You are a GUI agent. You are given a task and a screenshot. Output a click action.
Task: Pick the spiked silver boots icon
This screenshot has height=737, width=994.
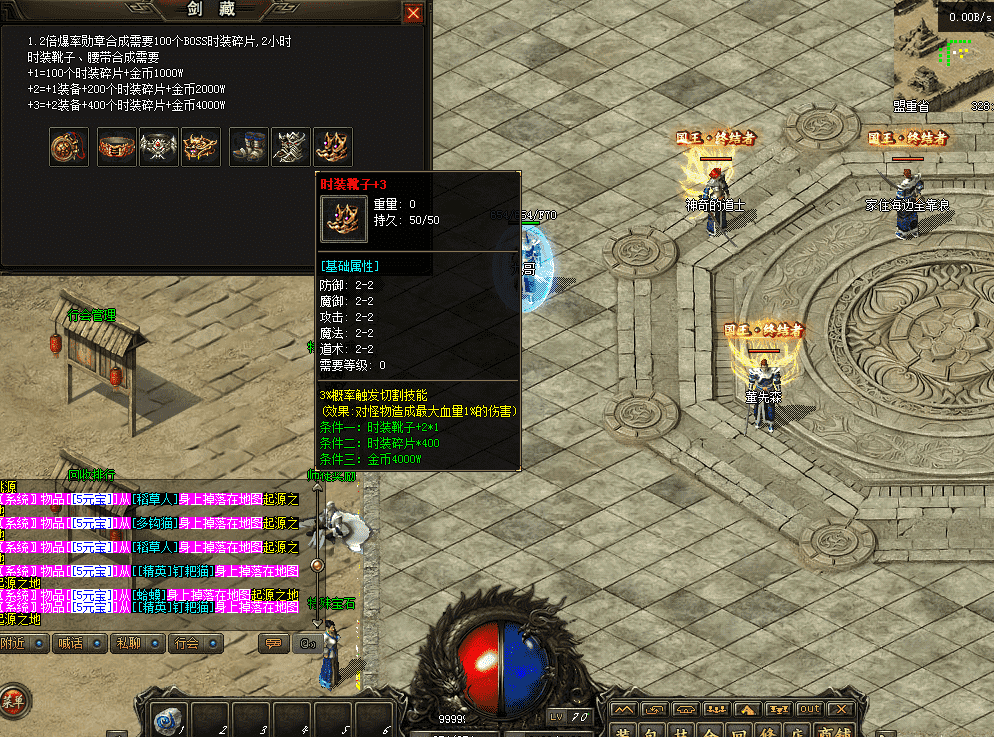pos(290,147)
